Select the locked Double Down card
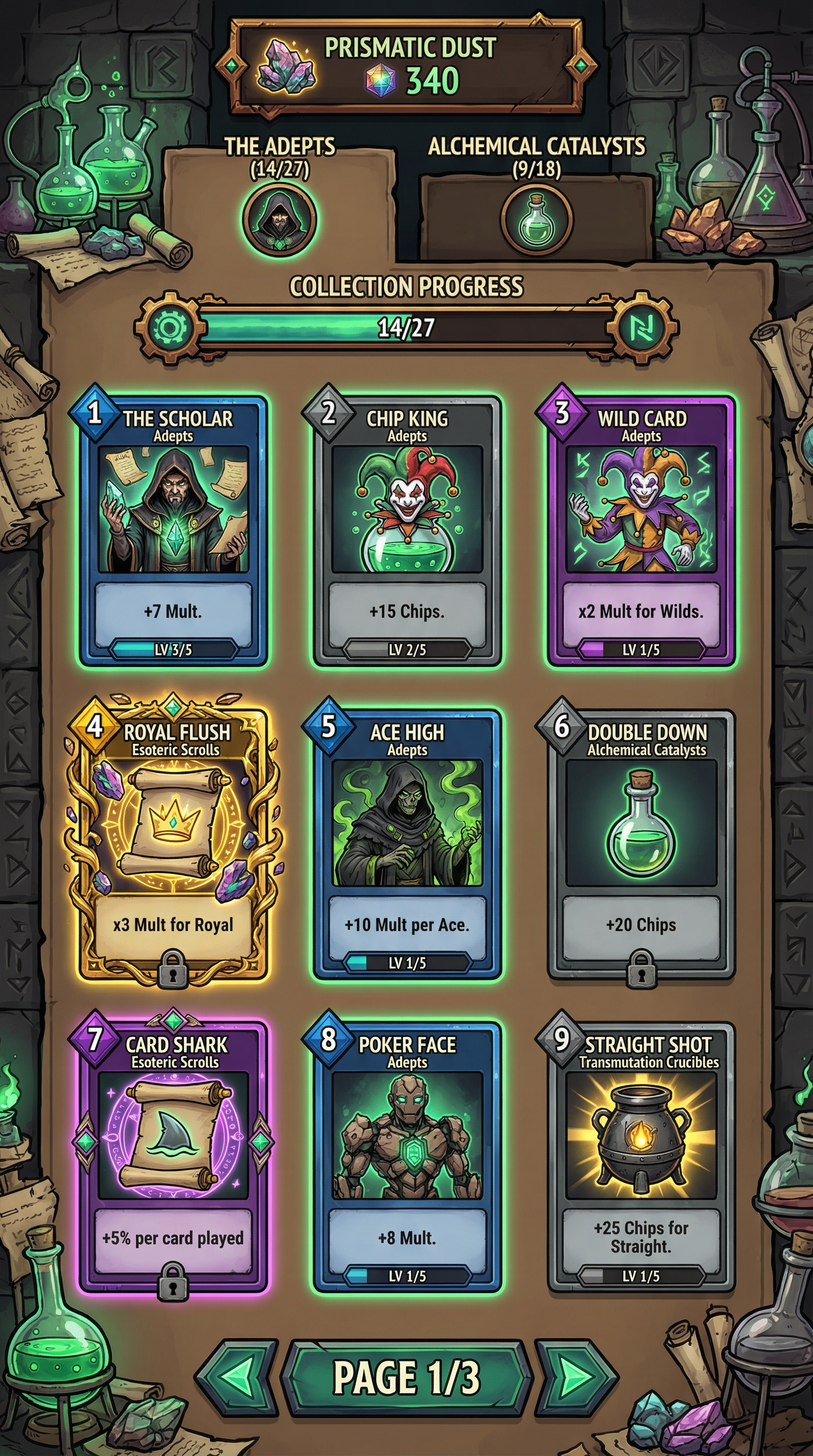Viewport: 813px width, 1456px height. [641, 842]
